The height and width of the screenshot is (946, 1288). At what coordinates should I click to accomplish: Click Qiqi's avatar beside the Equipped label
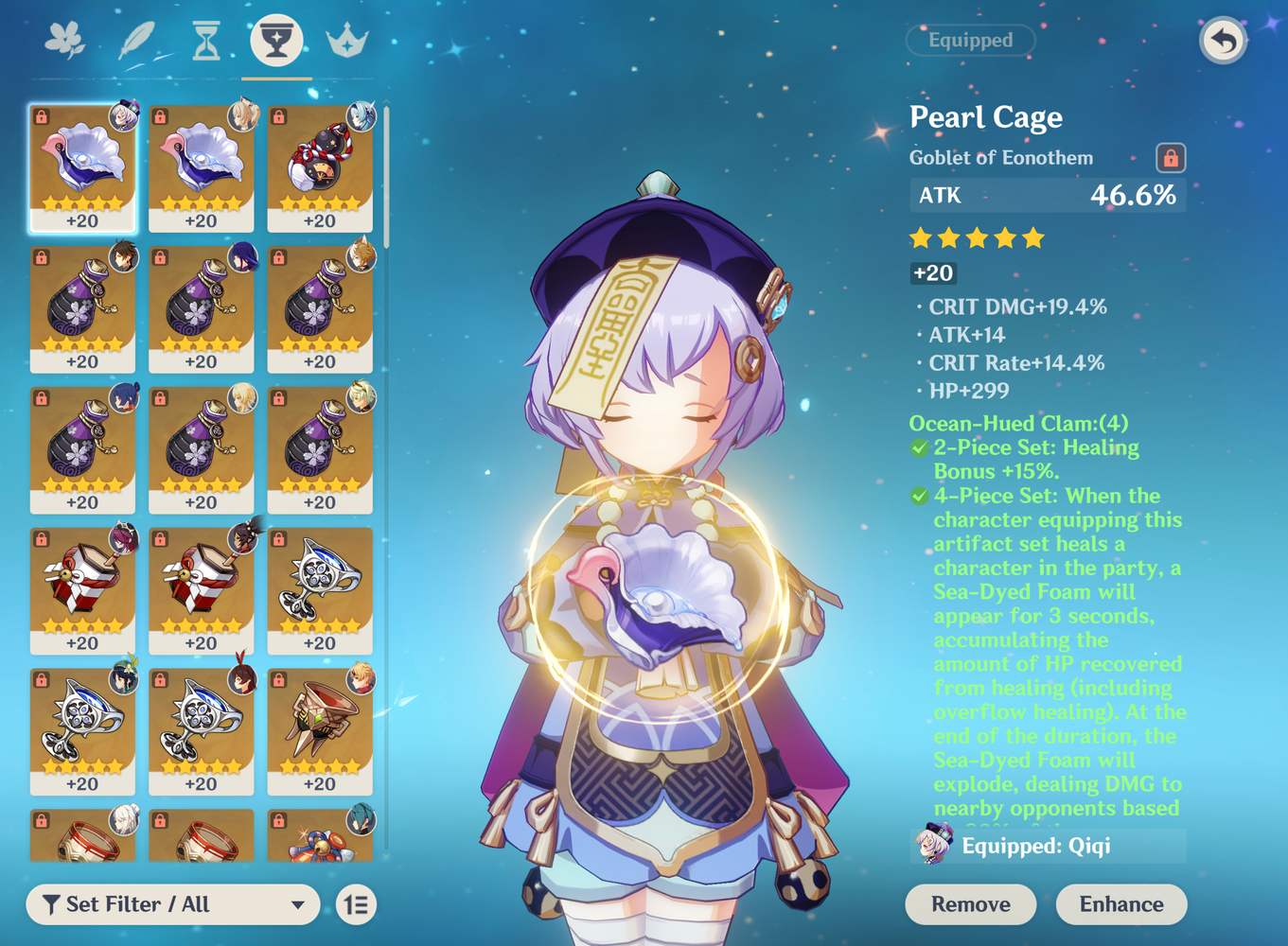coord(932,848)
